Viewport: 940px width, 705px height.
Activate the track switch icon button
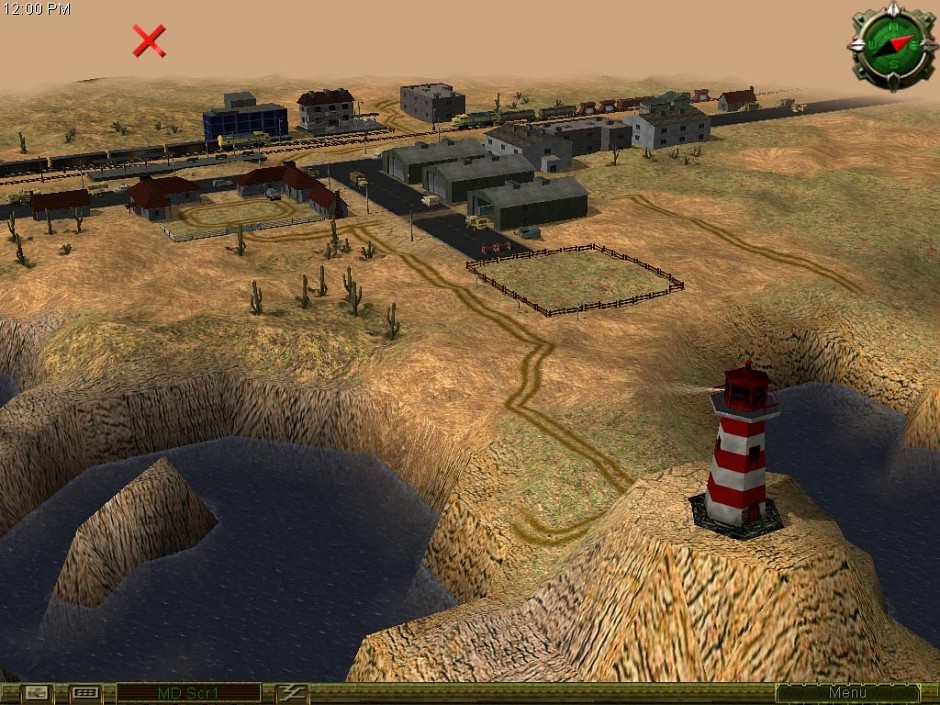tap(292, 693)
